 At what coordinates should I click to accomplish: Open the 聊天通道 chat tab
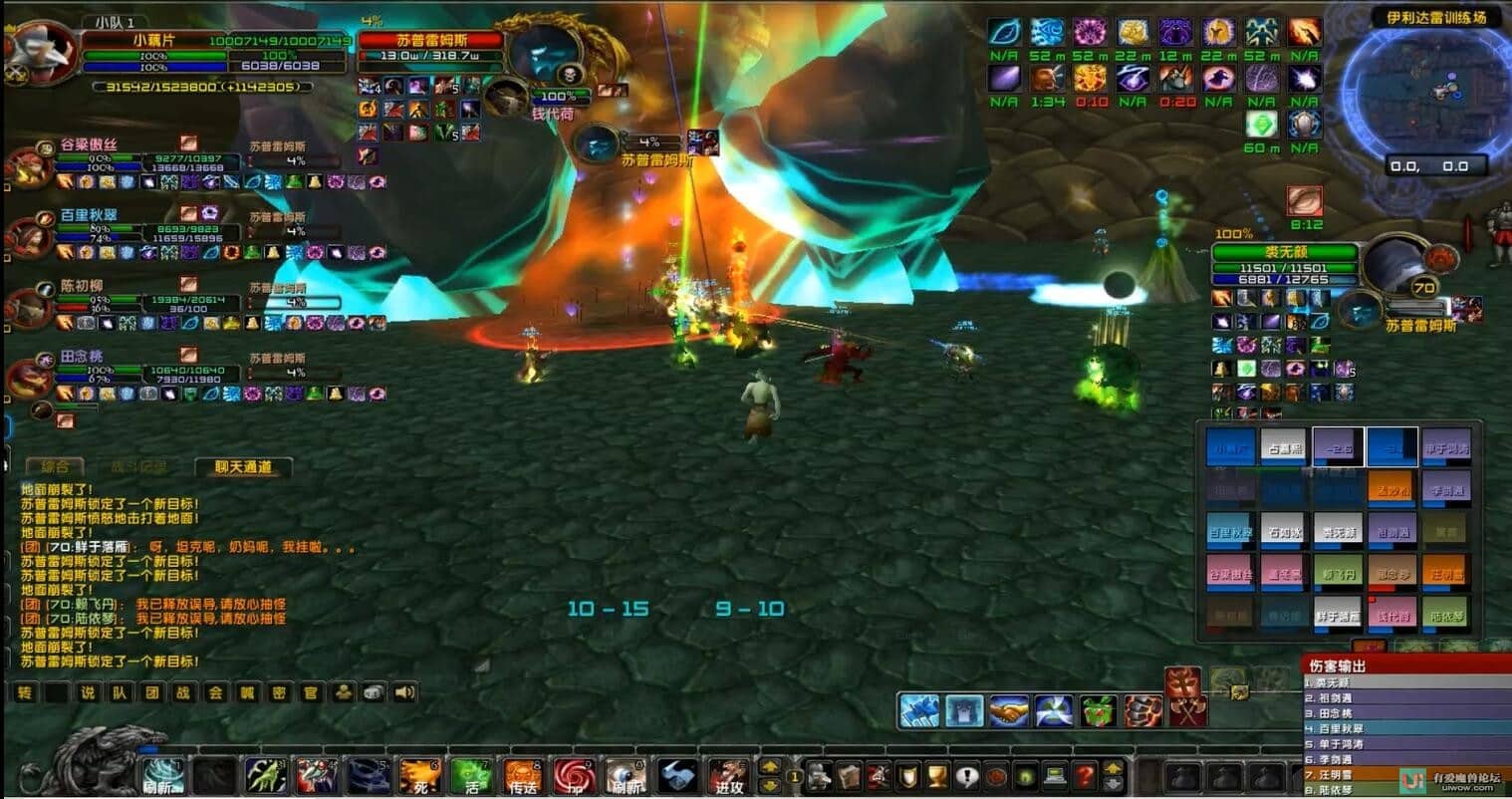click(243, 466)
